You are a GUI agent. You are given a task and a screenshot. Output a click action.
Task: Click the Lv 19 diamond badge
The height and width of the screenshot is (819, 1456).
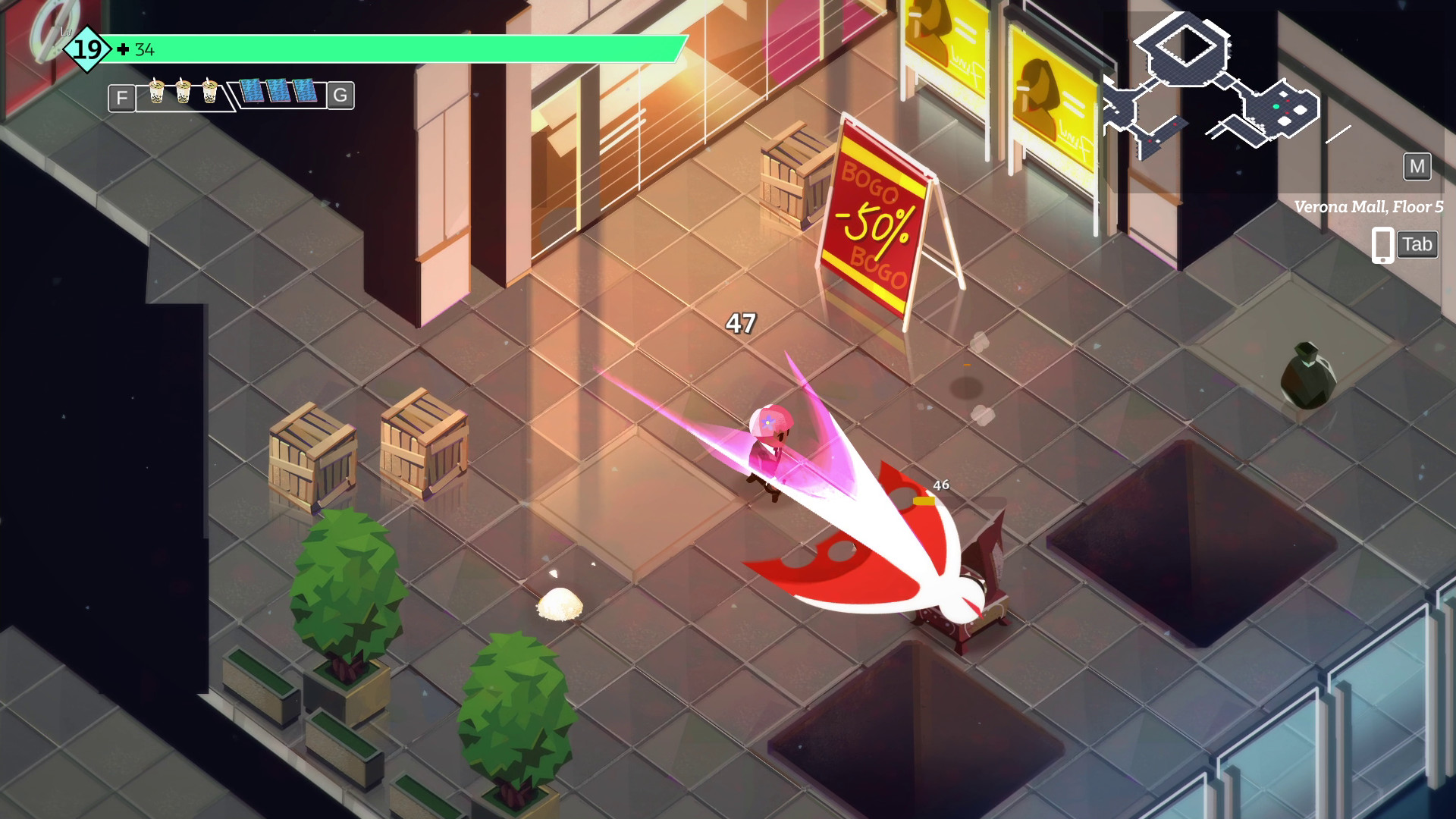(86, 50)
